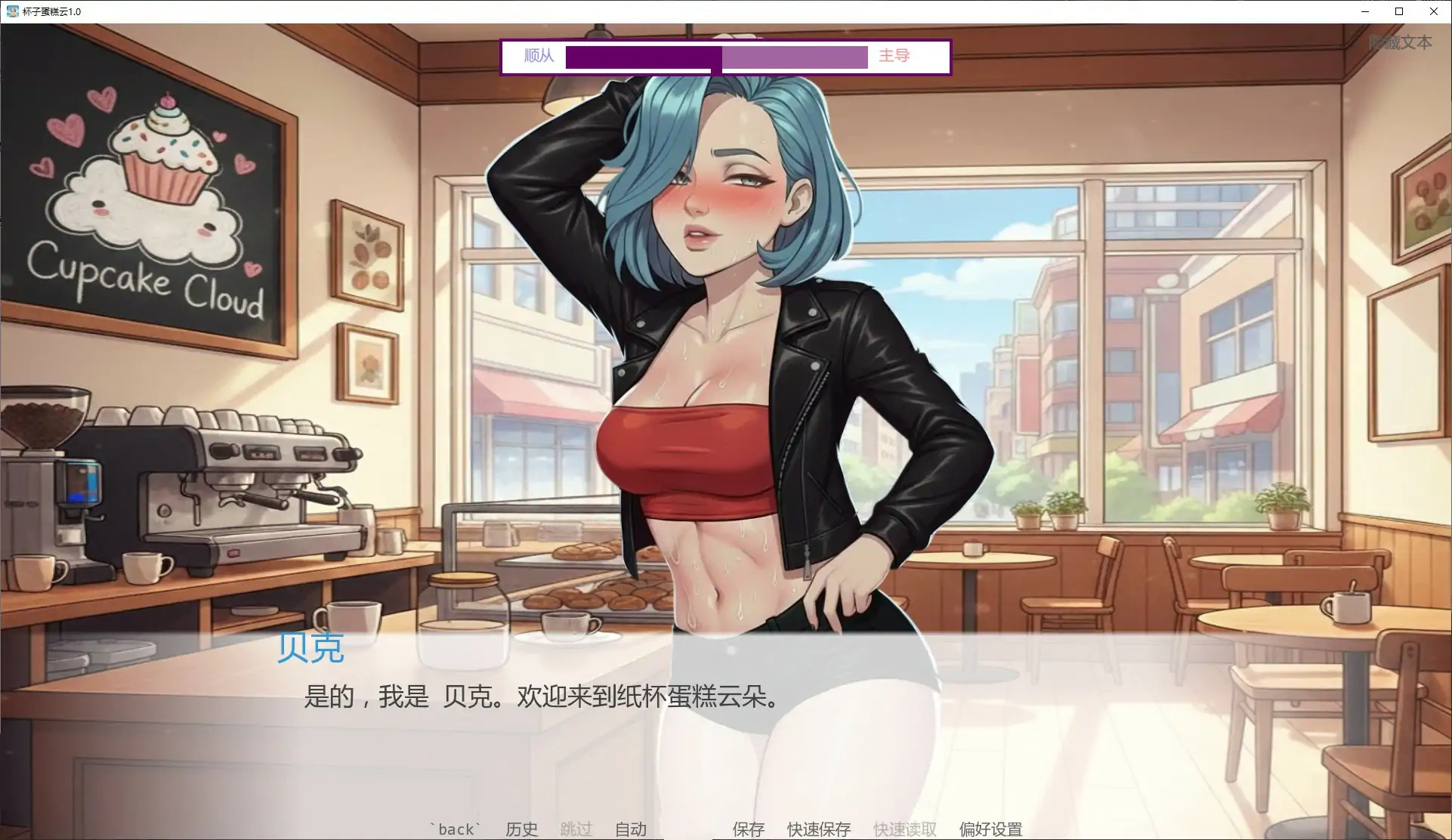Click the blue-haired character sprite
The height and width of the screenshot is (840, 1452).
(733, 340)
